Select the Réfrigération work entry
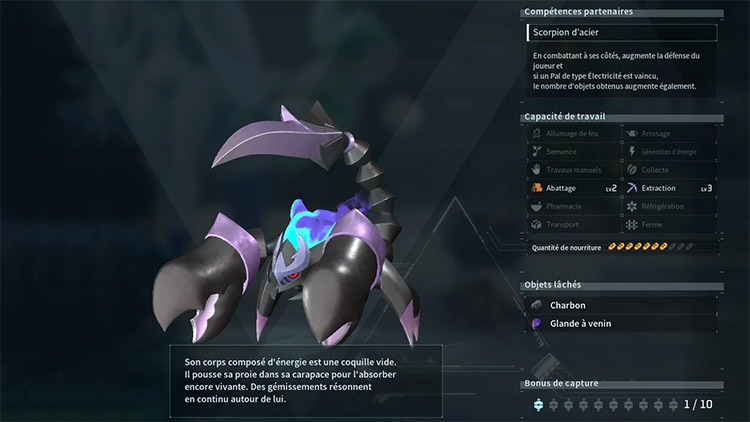The width and height of the screenshot is (750, 422). (x=668, y=206)
